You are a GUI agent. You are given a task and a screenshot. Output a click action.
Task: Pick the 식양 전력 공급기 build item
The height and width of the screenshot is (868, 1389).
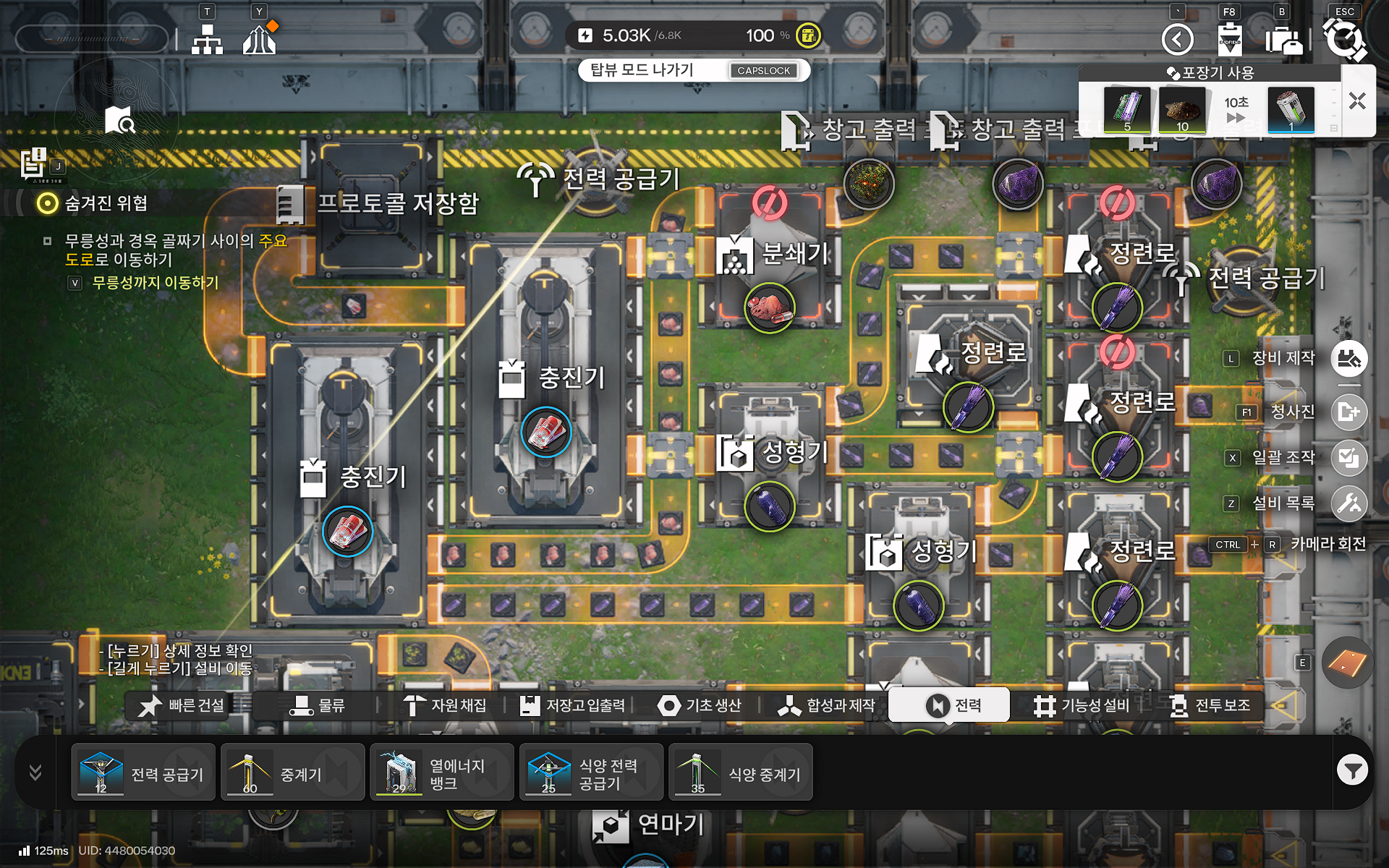[591, 773]
